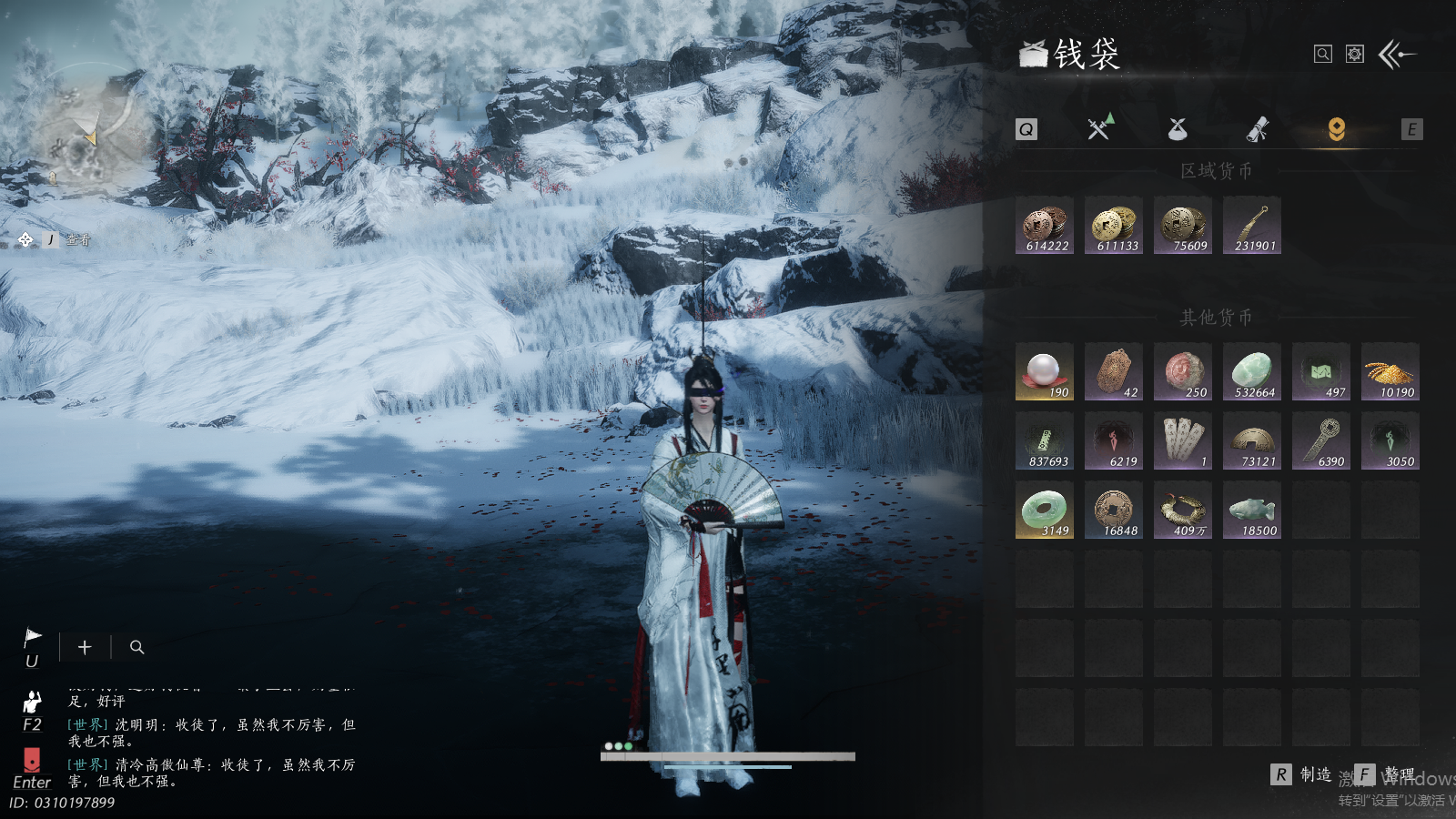1456x819 pixels.
Task: Choose the bamboo slips currency slot
Action: tap(1183, 441)
